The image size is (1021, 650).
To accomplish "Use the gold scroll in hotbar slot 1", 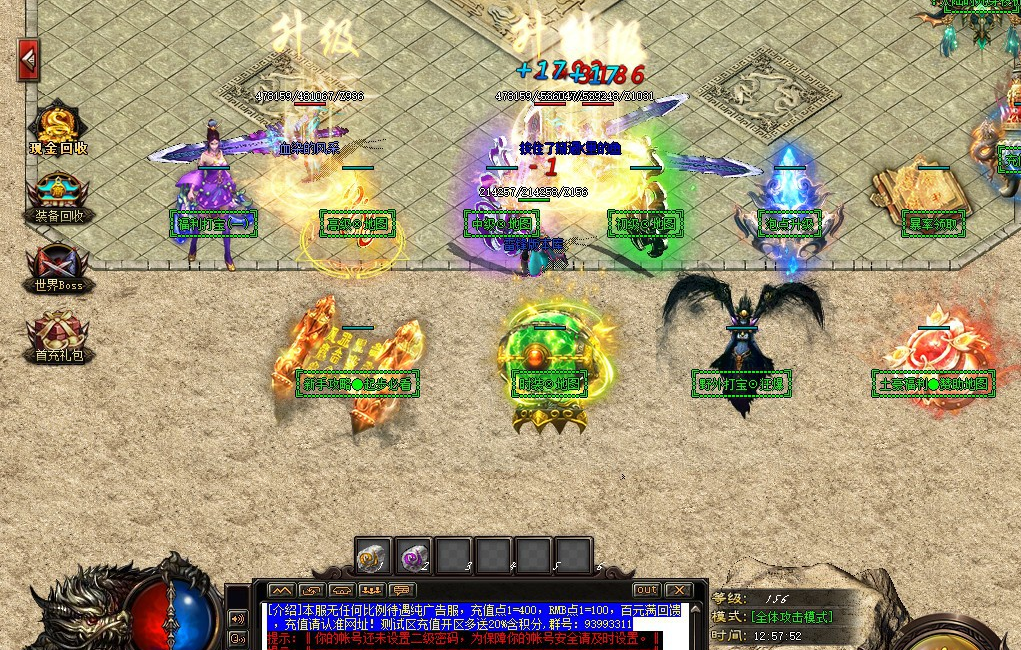I will point(373,556).
